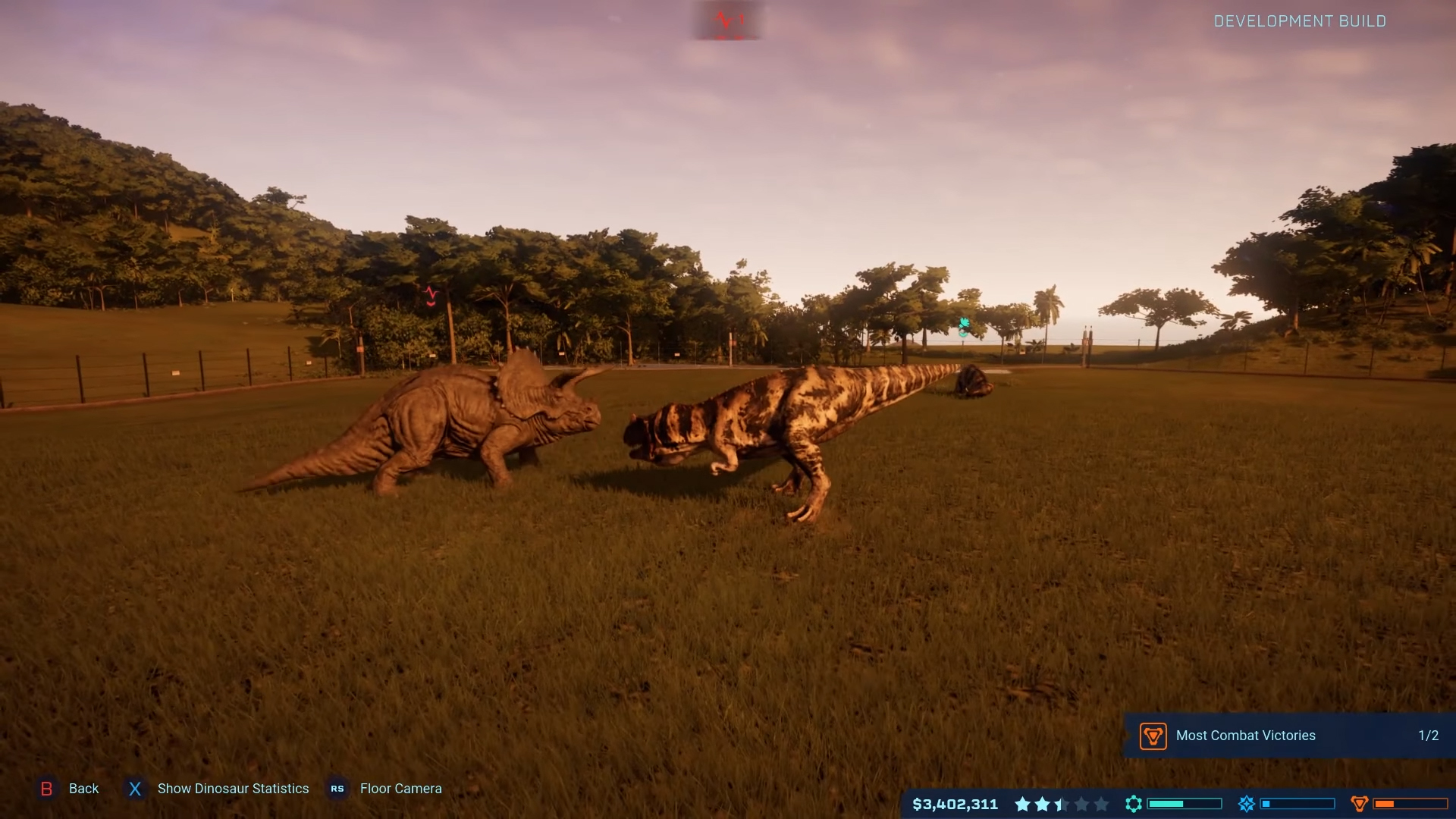
Task: Click the Science division gear icon
Action: [x=1134, y=804]
